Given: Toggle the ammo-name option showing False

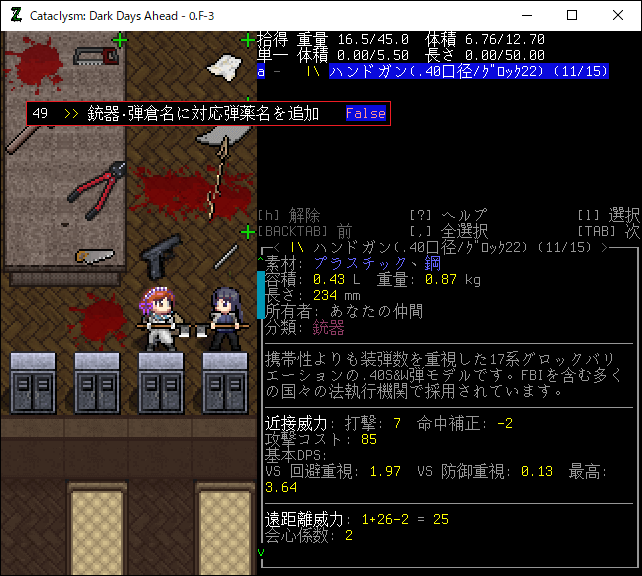Looking at the screenshot, I should click(365, 113).
